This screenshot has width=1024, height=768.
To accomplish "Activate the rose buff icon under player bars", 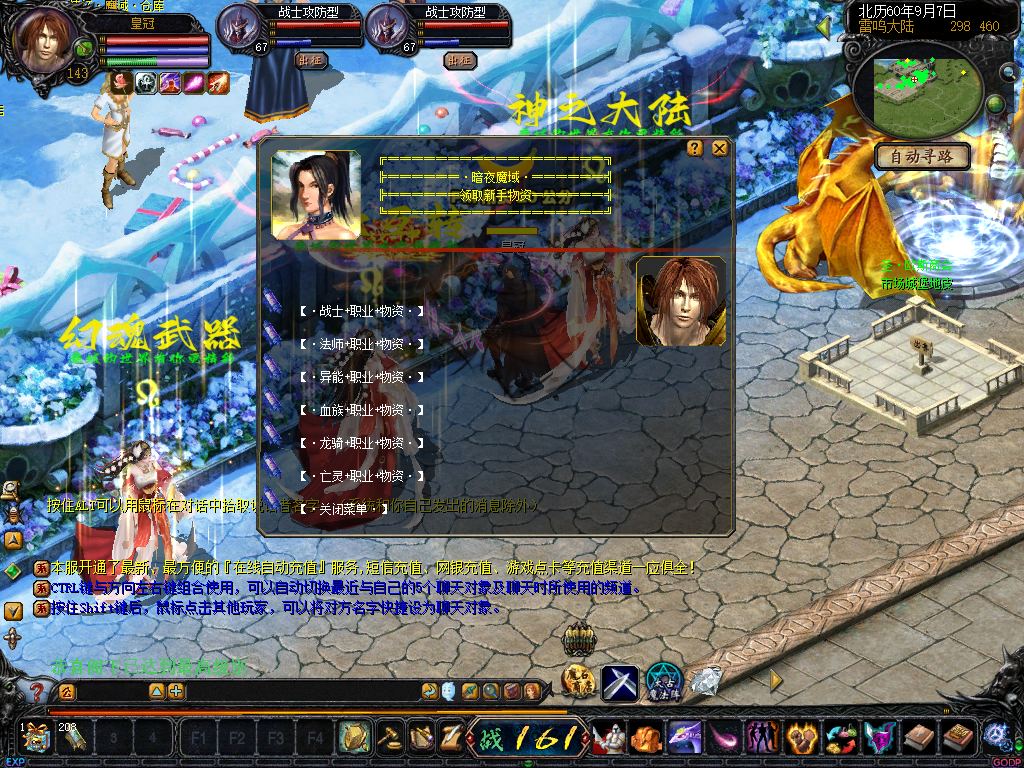I will coord(122,83).
